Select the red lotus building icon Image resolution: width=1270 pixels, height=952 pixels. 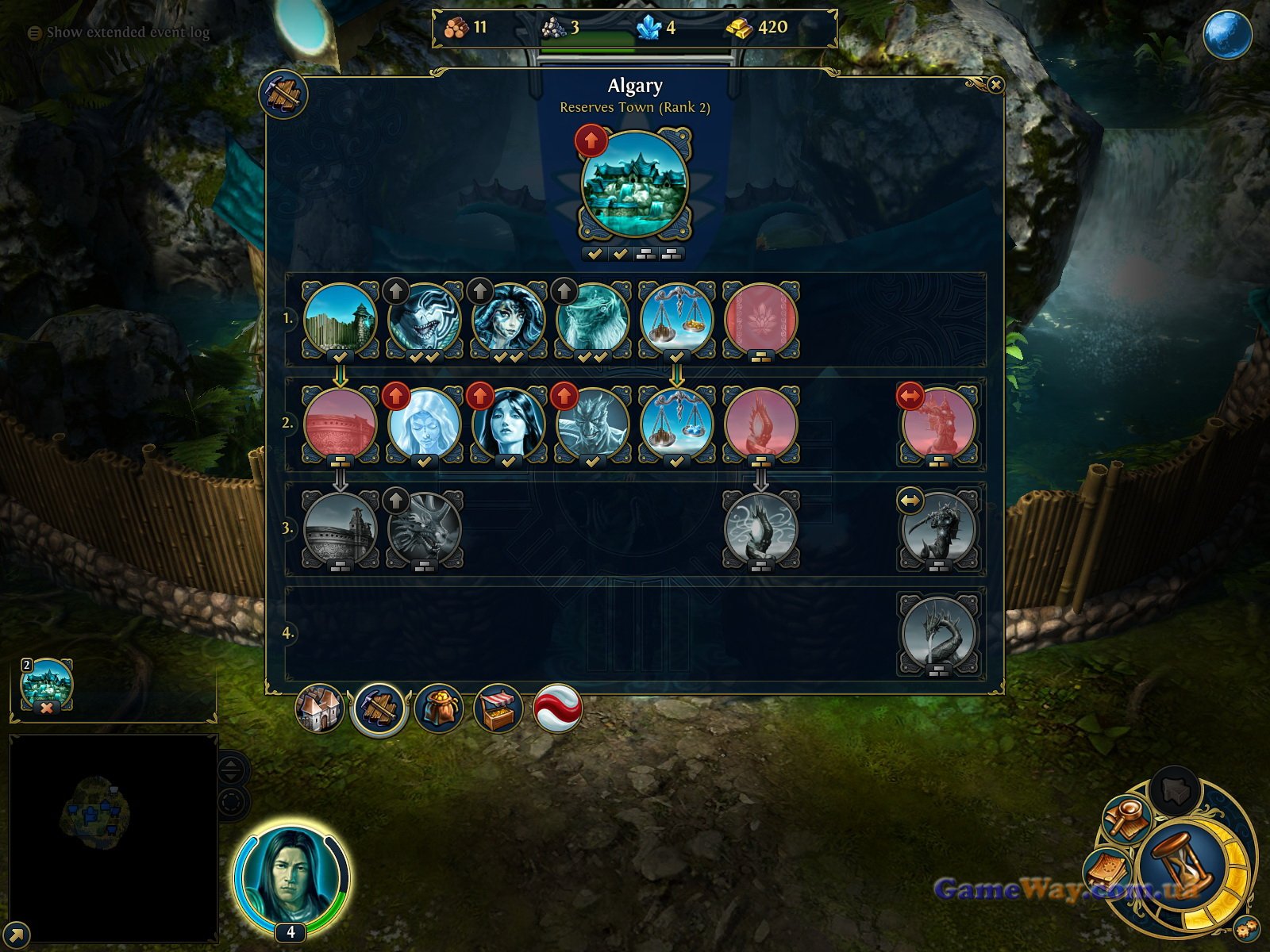pos(760,318)
